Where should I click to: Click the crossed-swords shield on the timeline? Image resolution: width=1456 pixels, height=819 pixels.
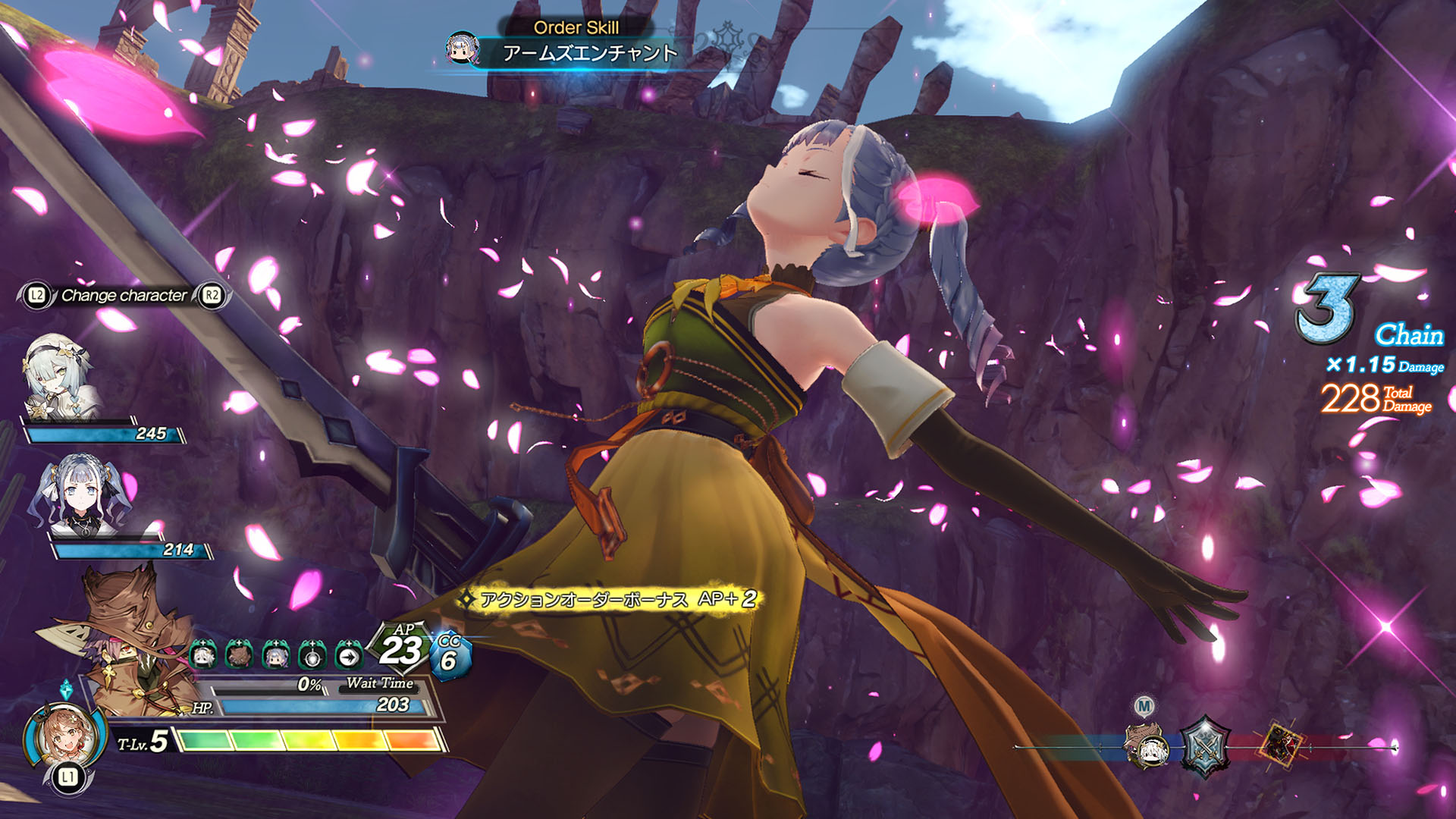(x=1204, y=746)
